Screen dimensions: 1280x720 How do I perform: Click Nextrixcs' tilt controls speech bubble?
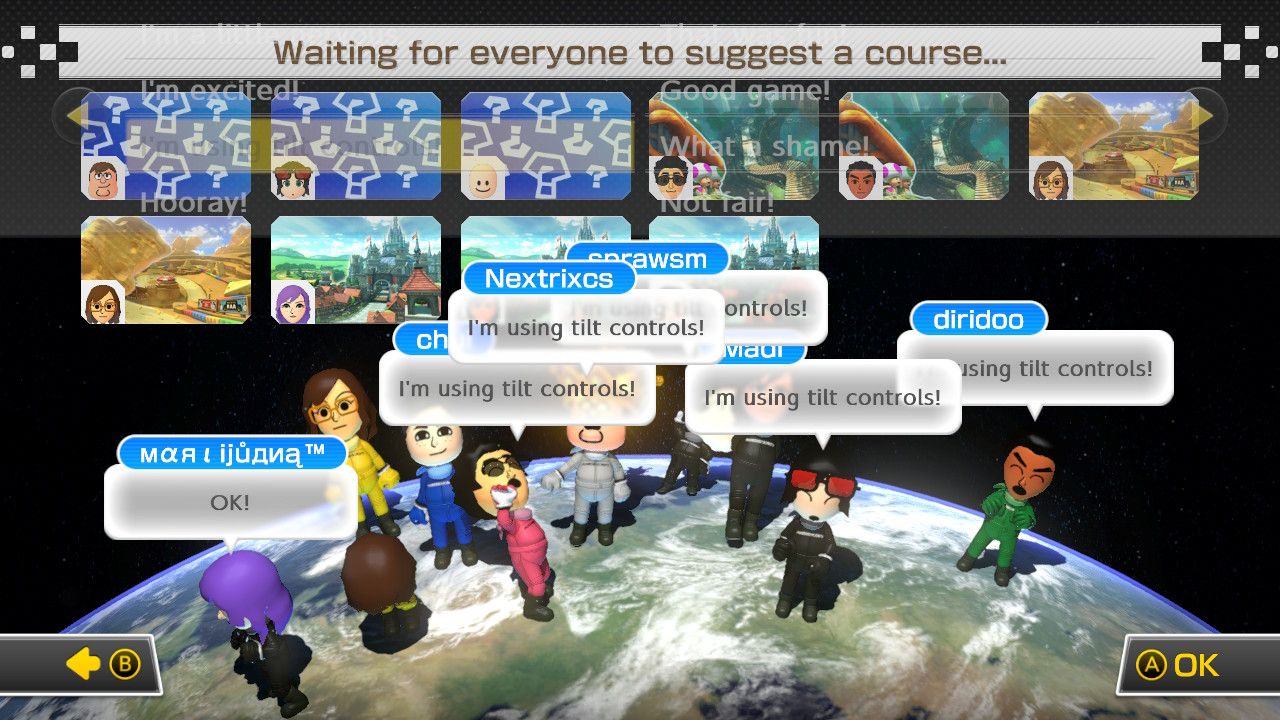585,326
